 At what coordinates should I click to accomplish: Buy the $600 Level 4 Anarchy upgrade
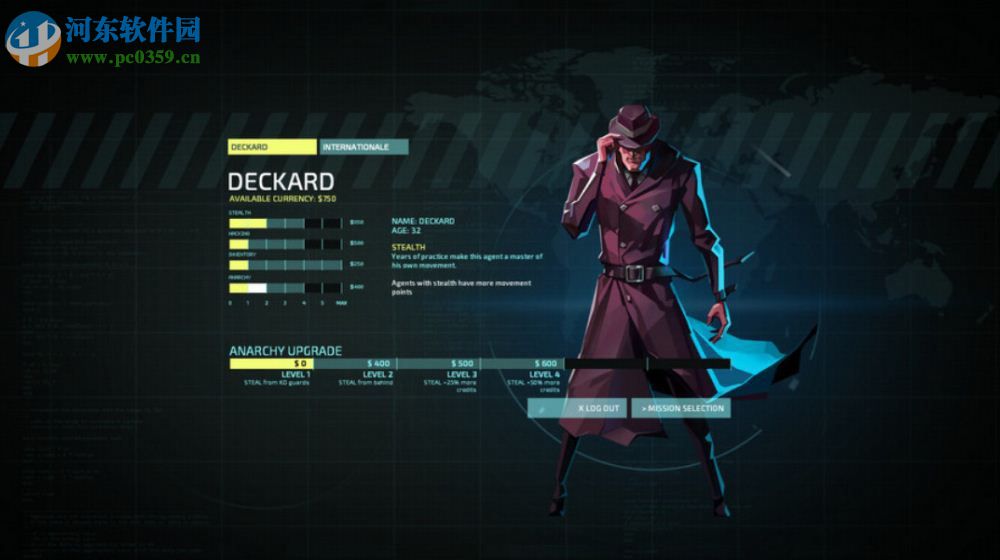click(x=522, y=363)
